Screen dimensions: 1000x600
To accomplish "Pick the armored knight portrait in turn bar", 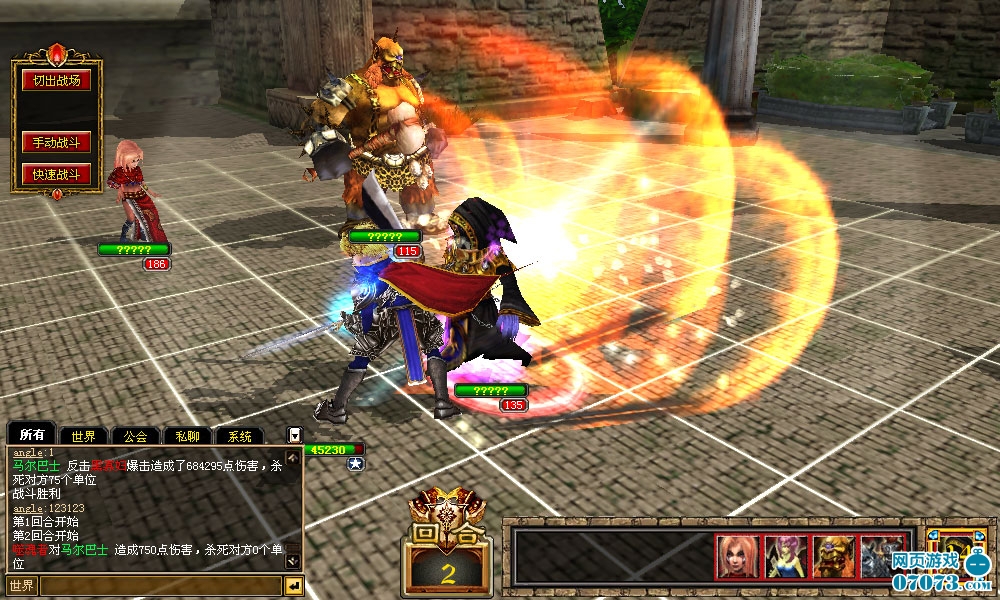I will pos(880,557).
